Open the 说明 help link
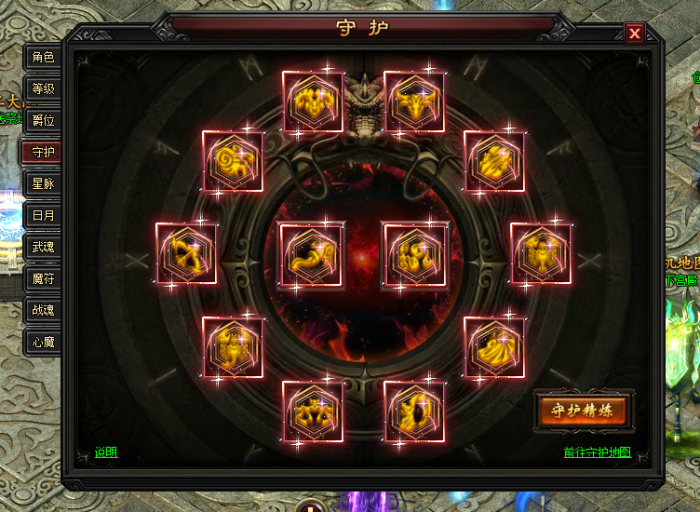The width and height of the screenshot is (700, 512). point(106,452)
